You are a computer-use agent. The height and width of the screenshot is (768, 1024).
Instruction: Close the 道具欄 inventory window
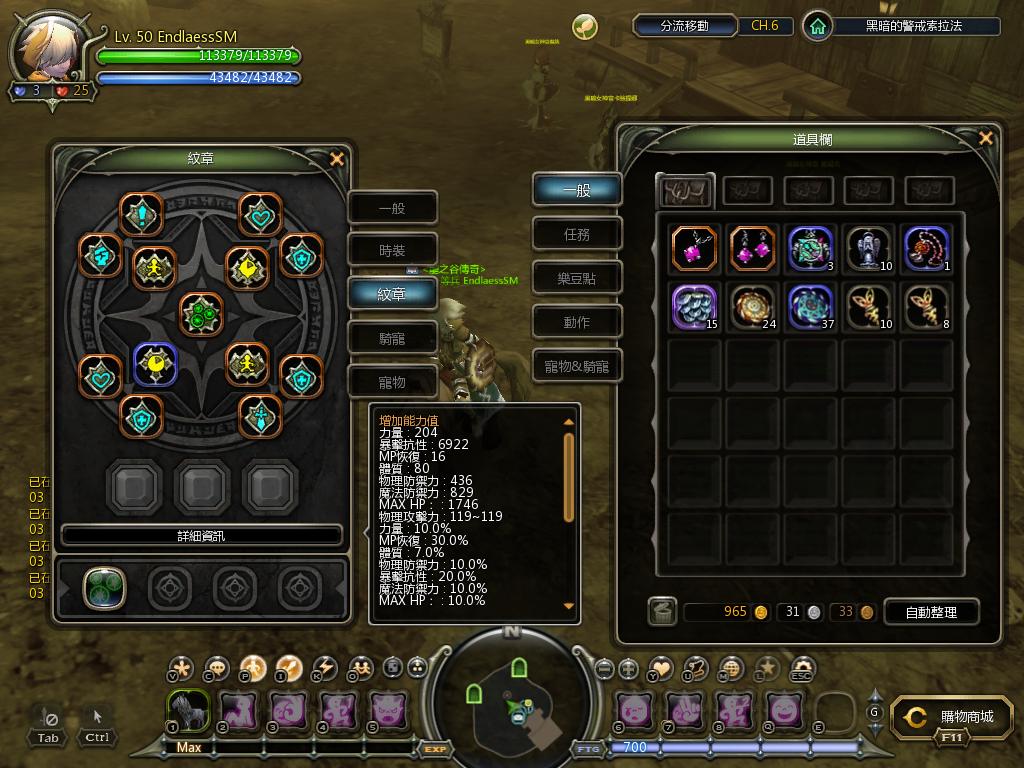pyautogui.click(x=986, y=139)
